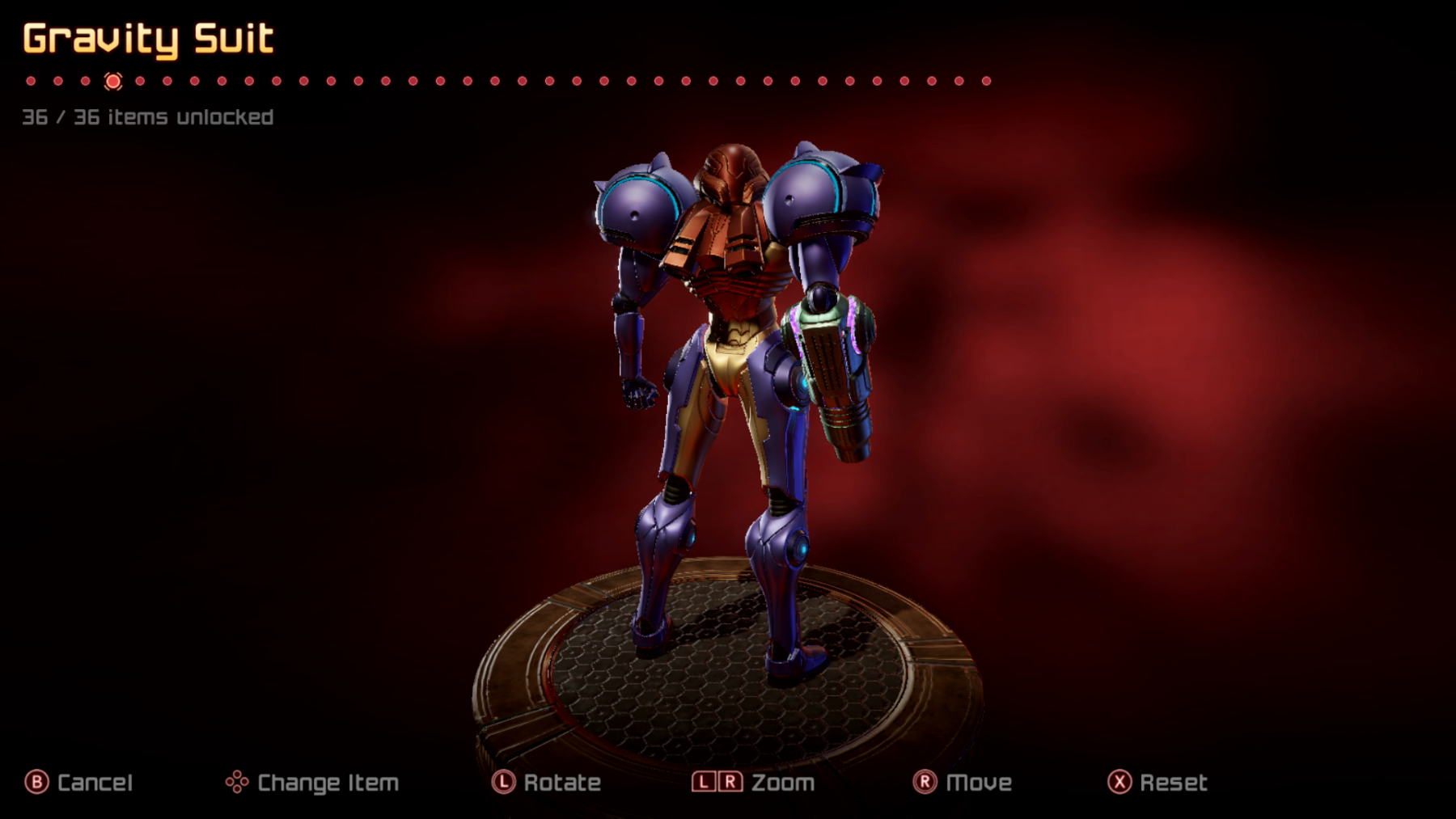Viewport: 1456px width, 819px height.
Task: Jump to the first gallery item dot
Action: [x=31, y=81]
